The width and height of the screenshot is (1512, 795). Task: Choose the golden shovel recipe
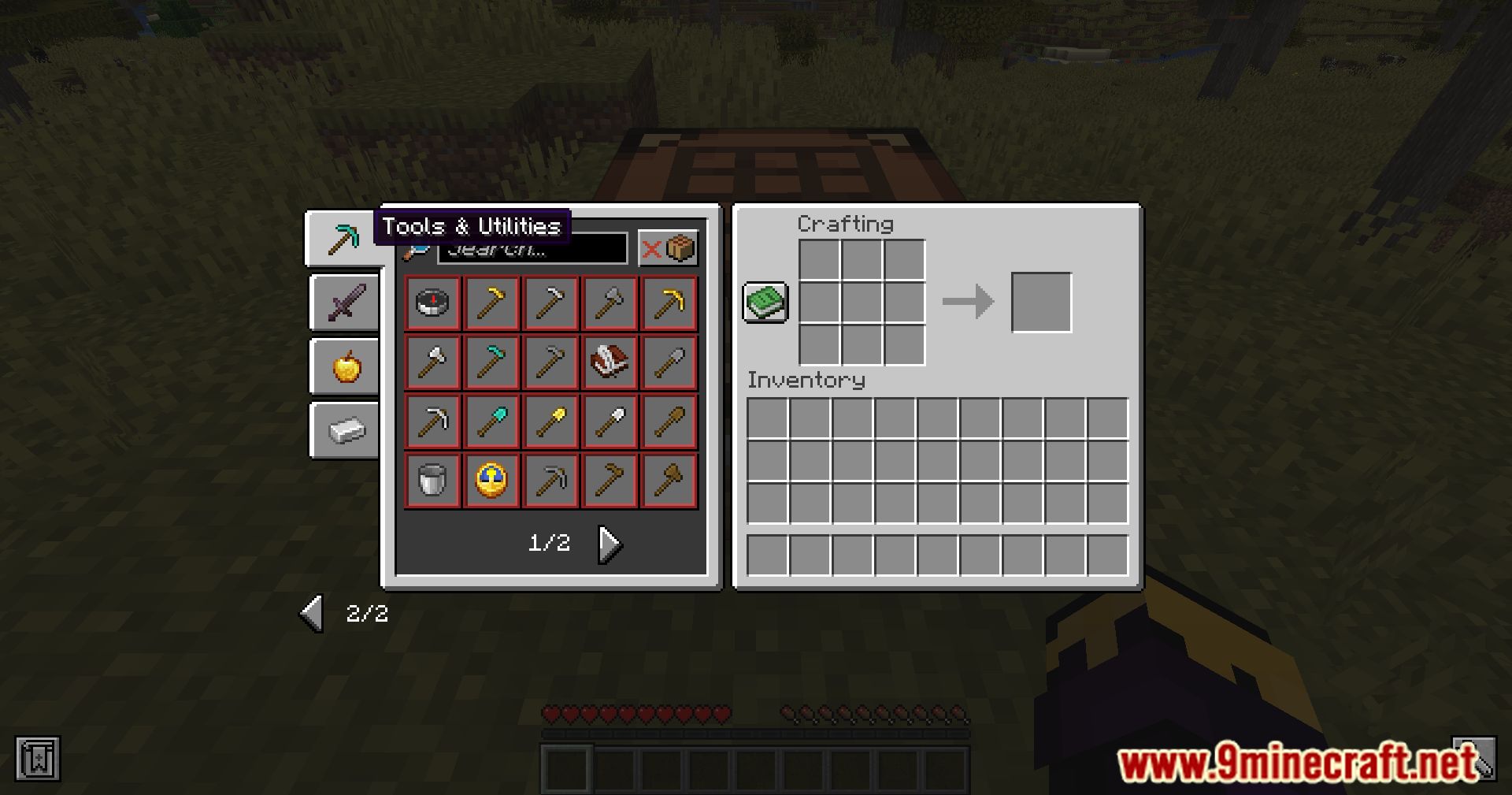pyautogui.click(x=550, y=422)
